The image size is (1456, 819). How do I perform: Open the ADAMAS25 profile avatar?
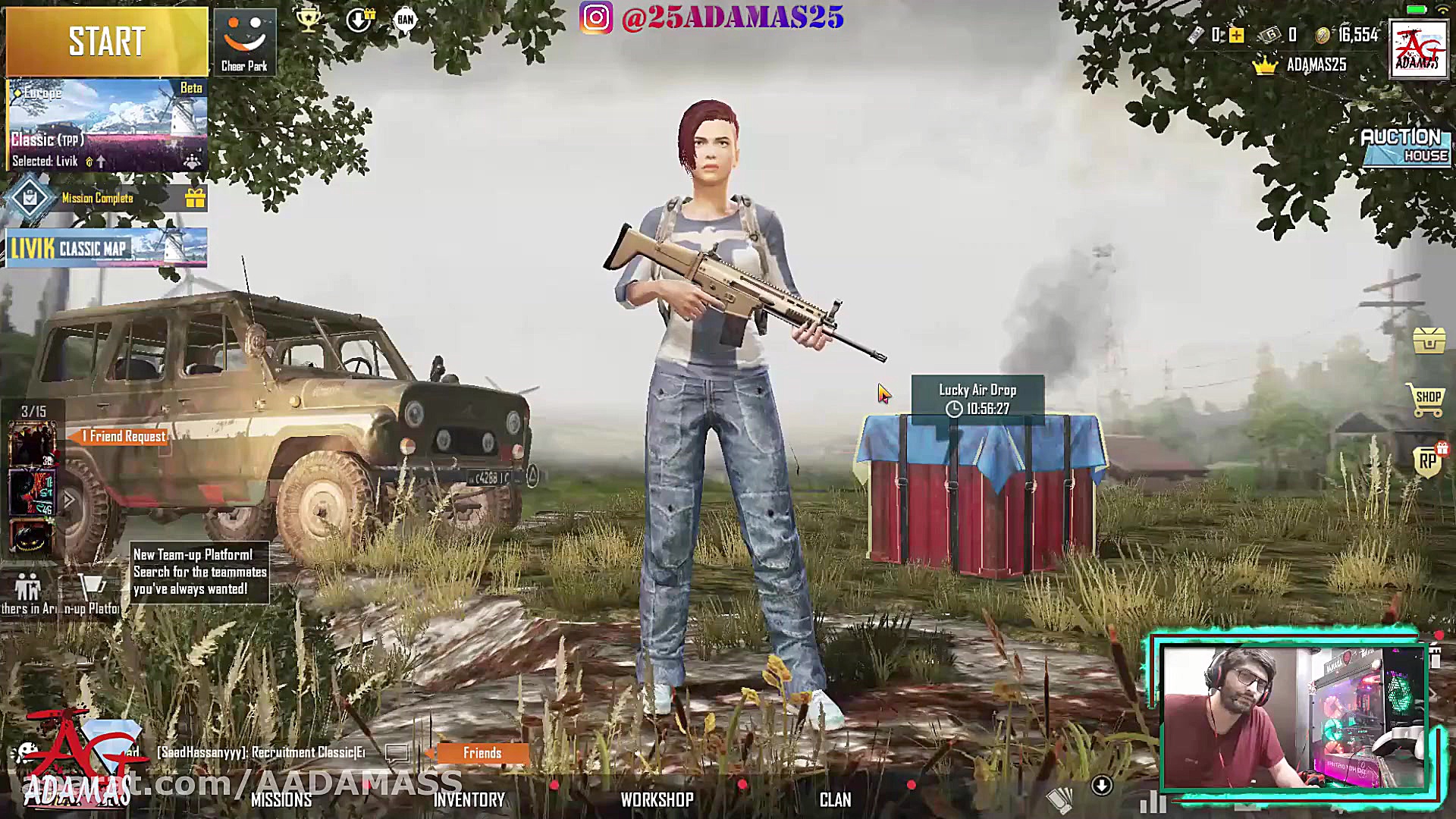pos(1418,49)
